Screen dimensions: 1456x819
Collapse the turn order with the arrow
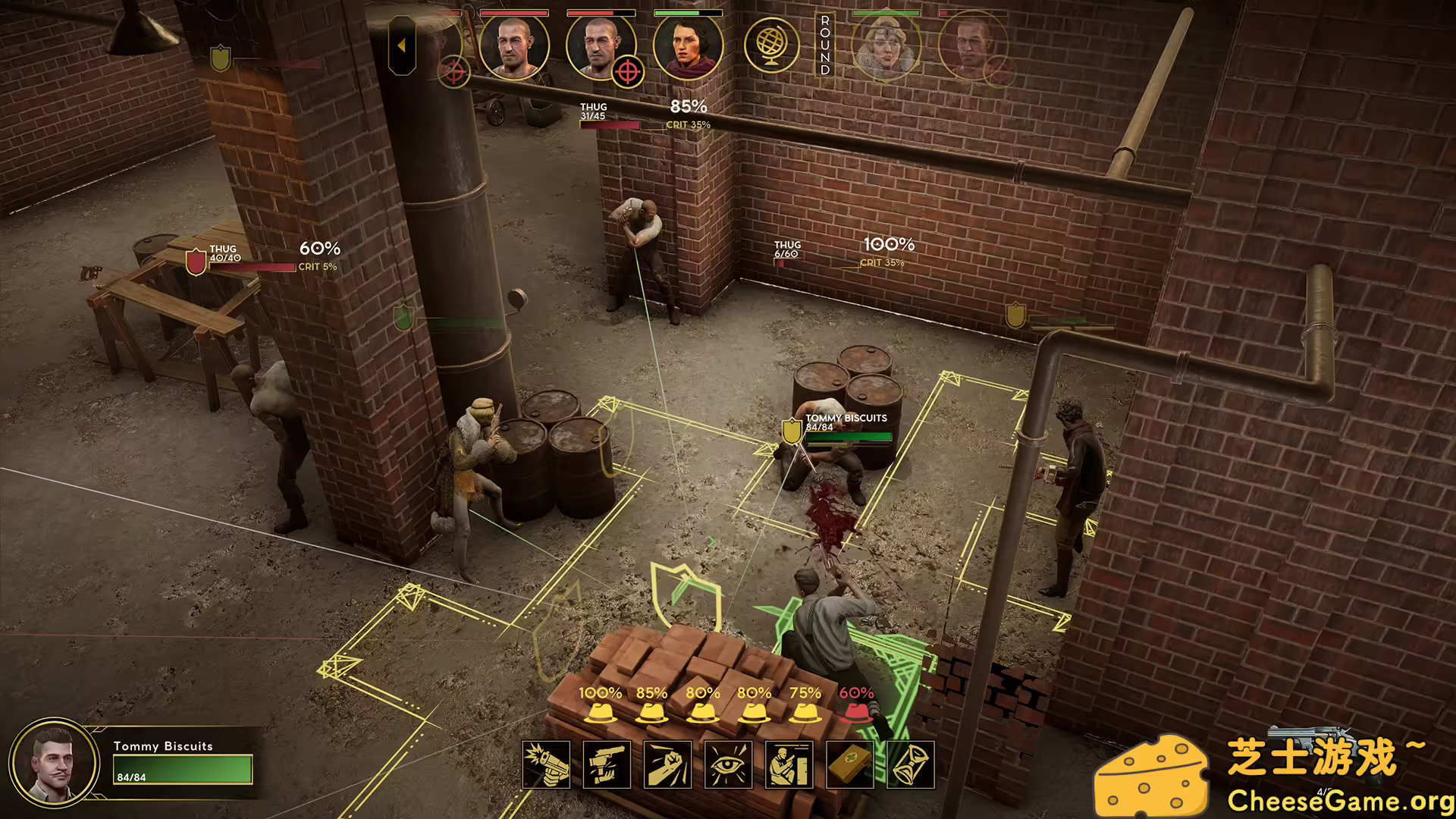tap(401, 46)
